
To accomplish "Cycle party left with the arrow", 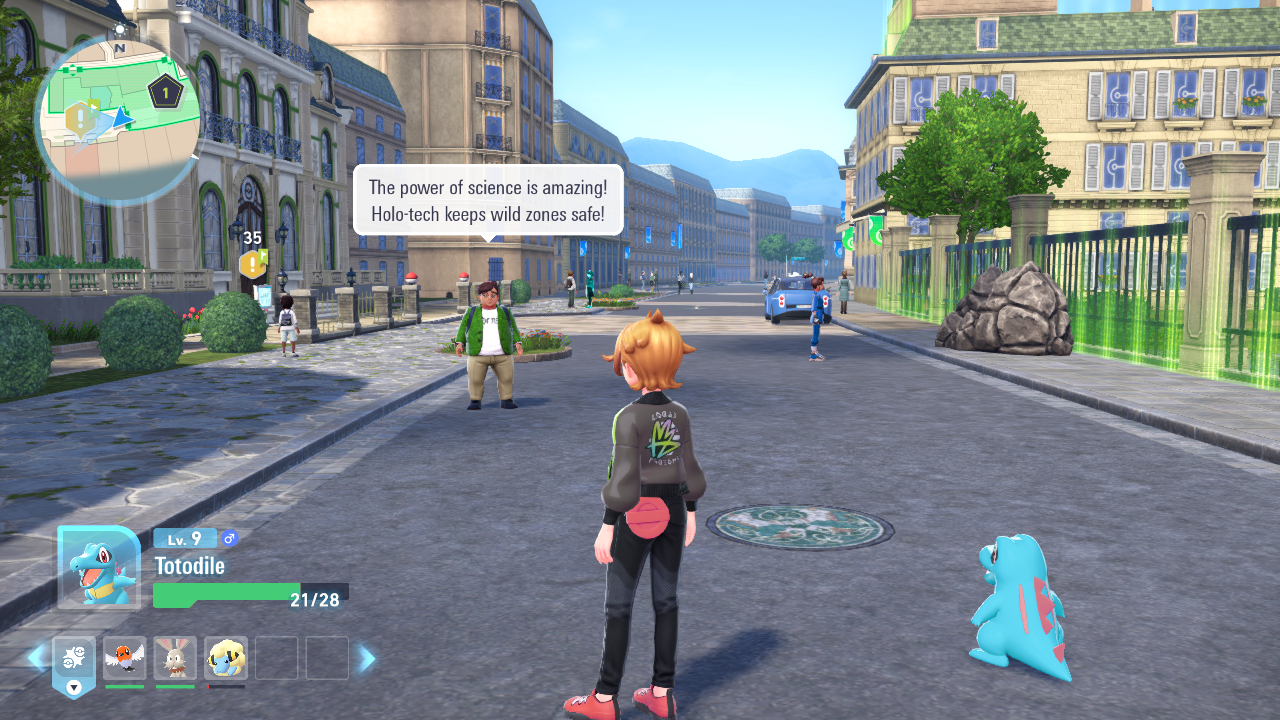I will coord(36,658).
